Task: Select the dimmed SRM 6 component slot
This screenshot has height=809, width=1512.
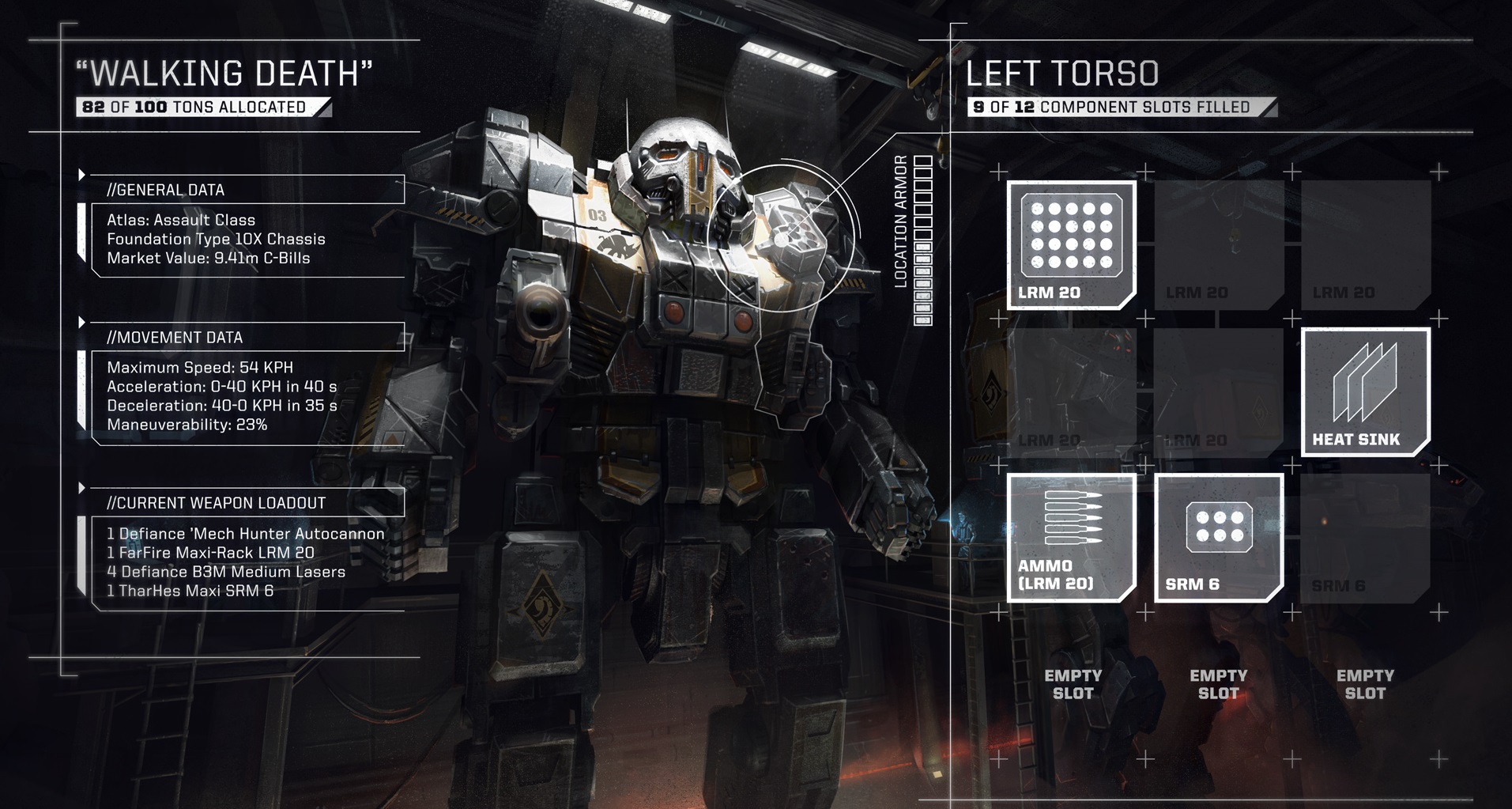Action: tap(1364, 539)
